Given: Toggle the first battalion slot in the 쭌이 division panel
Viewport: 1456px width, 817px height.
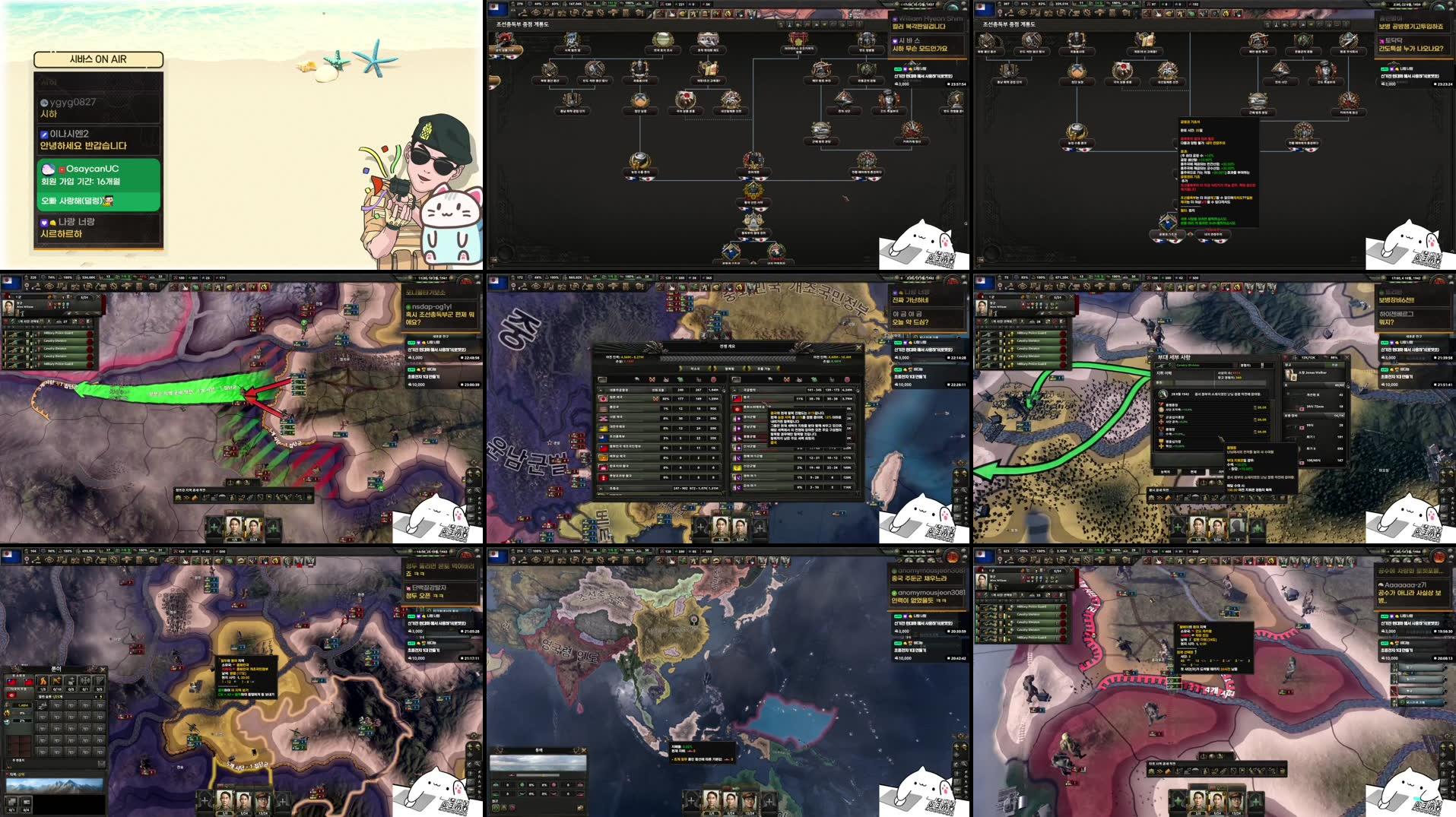Looking at the screenshot, I should 43,705.
